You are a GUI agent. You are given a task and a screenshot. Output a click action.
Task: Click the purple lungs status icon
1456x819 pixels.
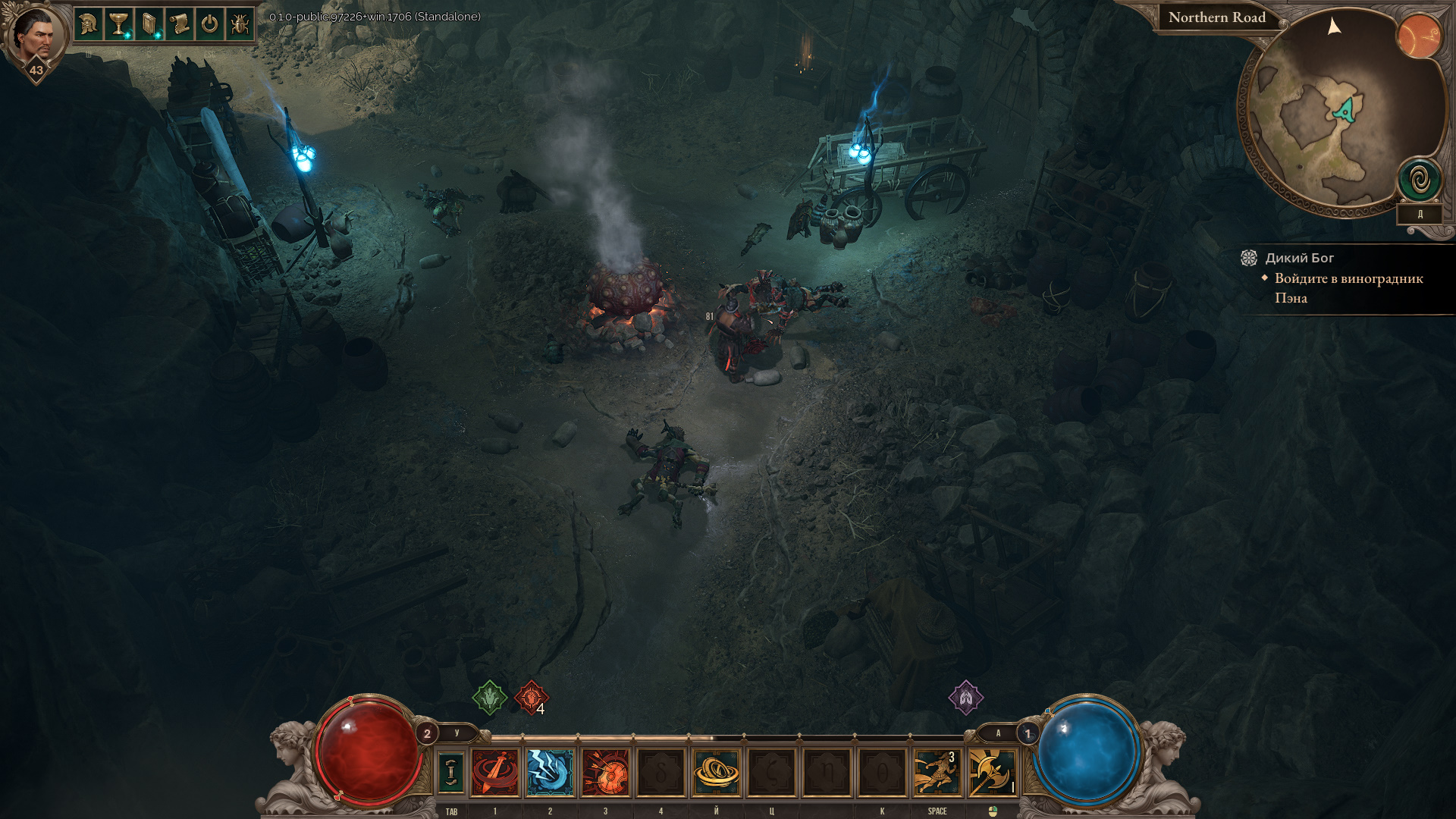coord(965,698)
